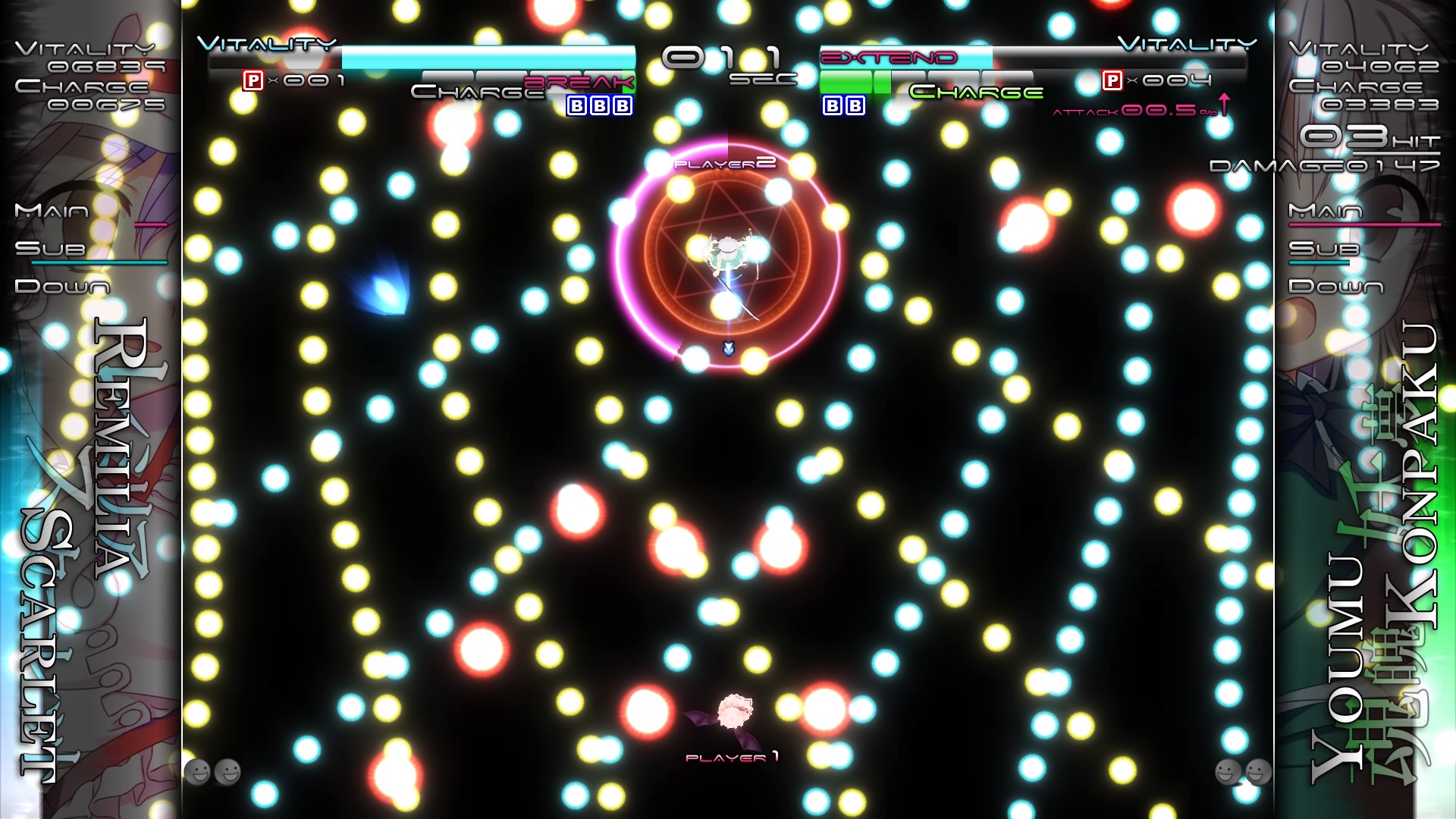Image resolution: width=1456 pixels, height=819 pixels.
Task: Click the first blue B bomb icon under BREAK
Action: pyautogui.click(x=576, y=107)
